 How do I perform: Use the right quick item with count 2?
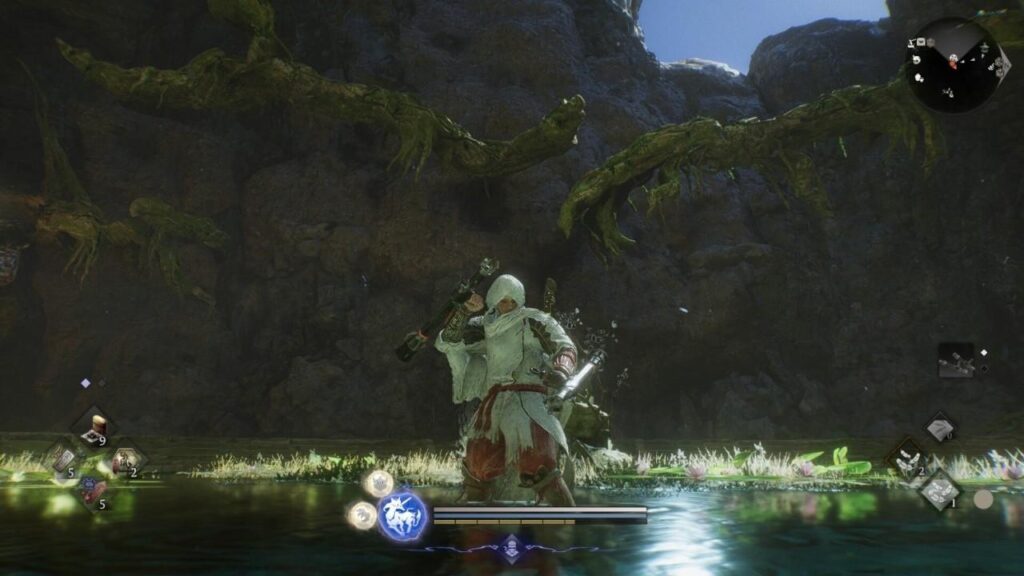tap(126, 461)
